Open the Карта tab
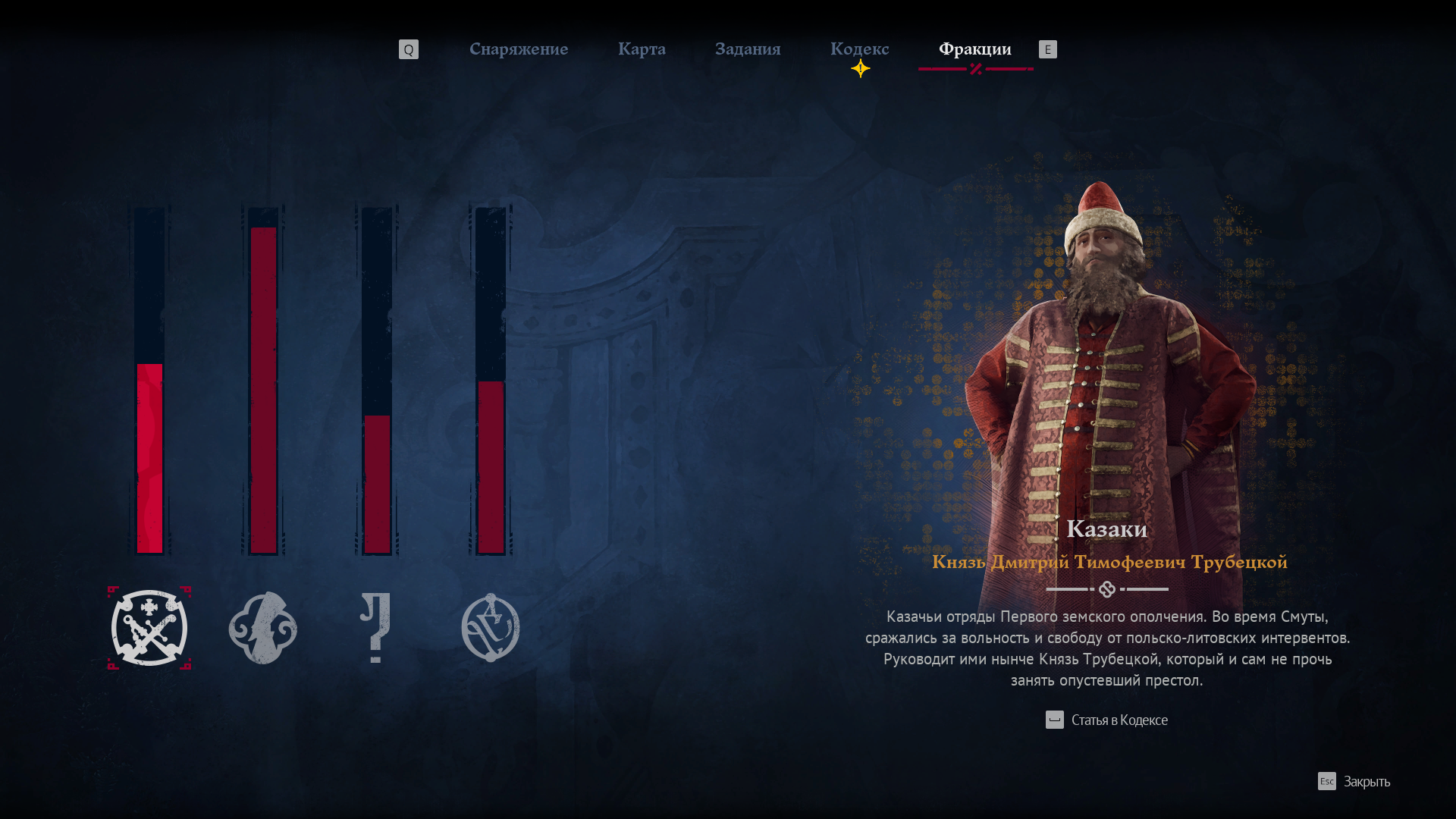The width and height of the screenshot is (1456, 819). pyautogui.click(x=642, y=49)
